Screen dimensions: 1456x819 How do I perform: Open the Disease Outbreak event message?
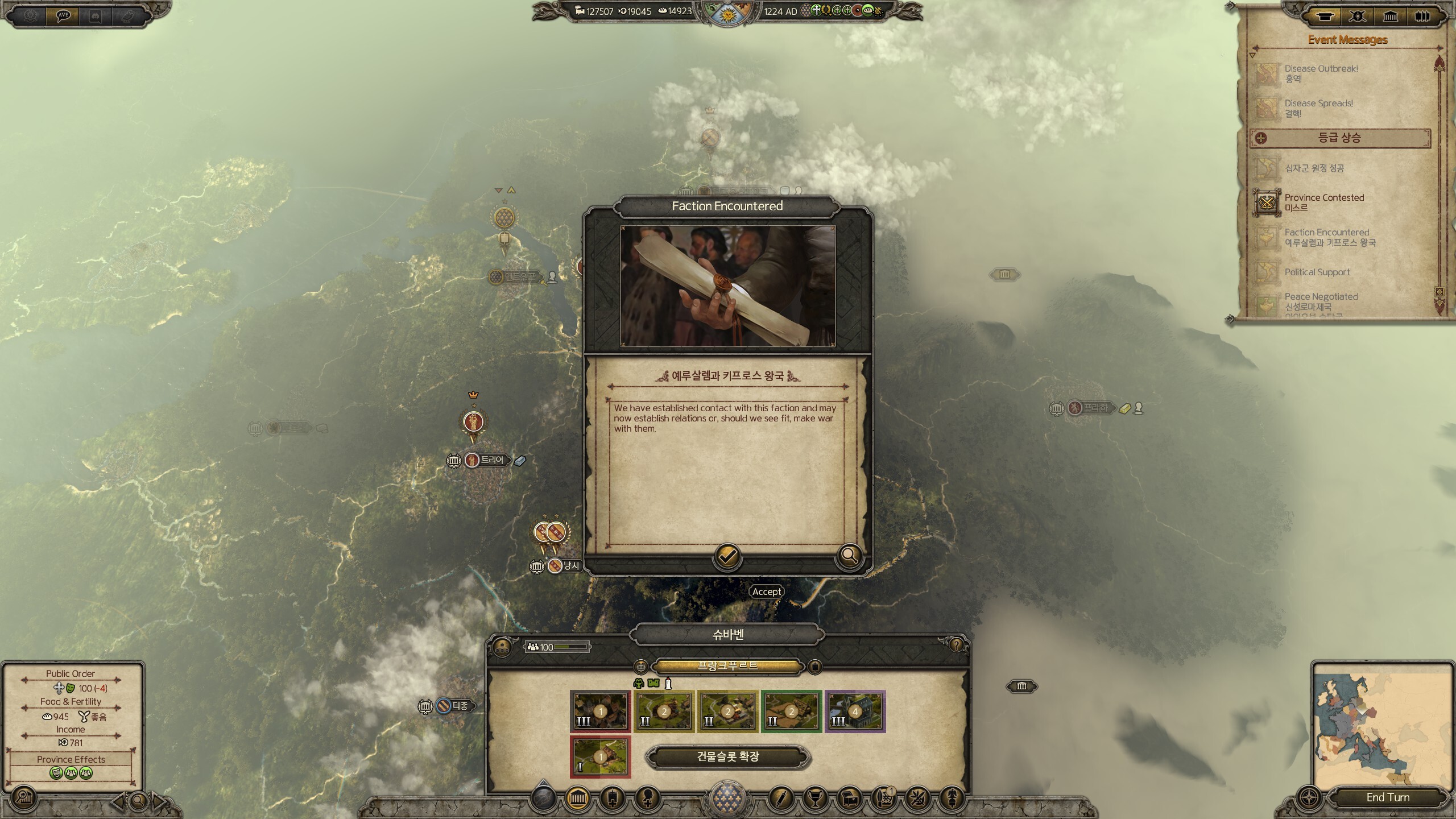1321,73
